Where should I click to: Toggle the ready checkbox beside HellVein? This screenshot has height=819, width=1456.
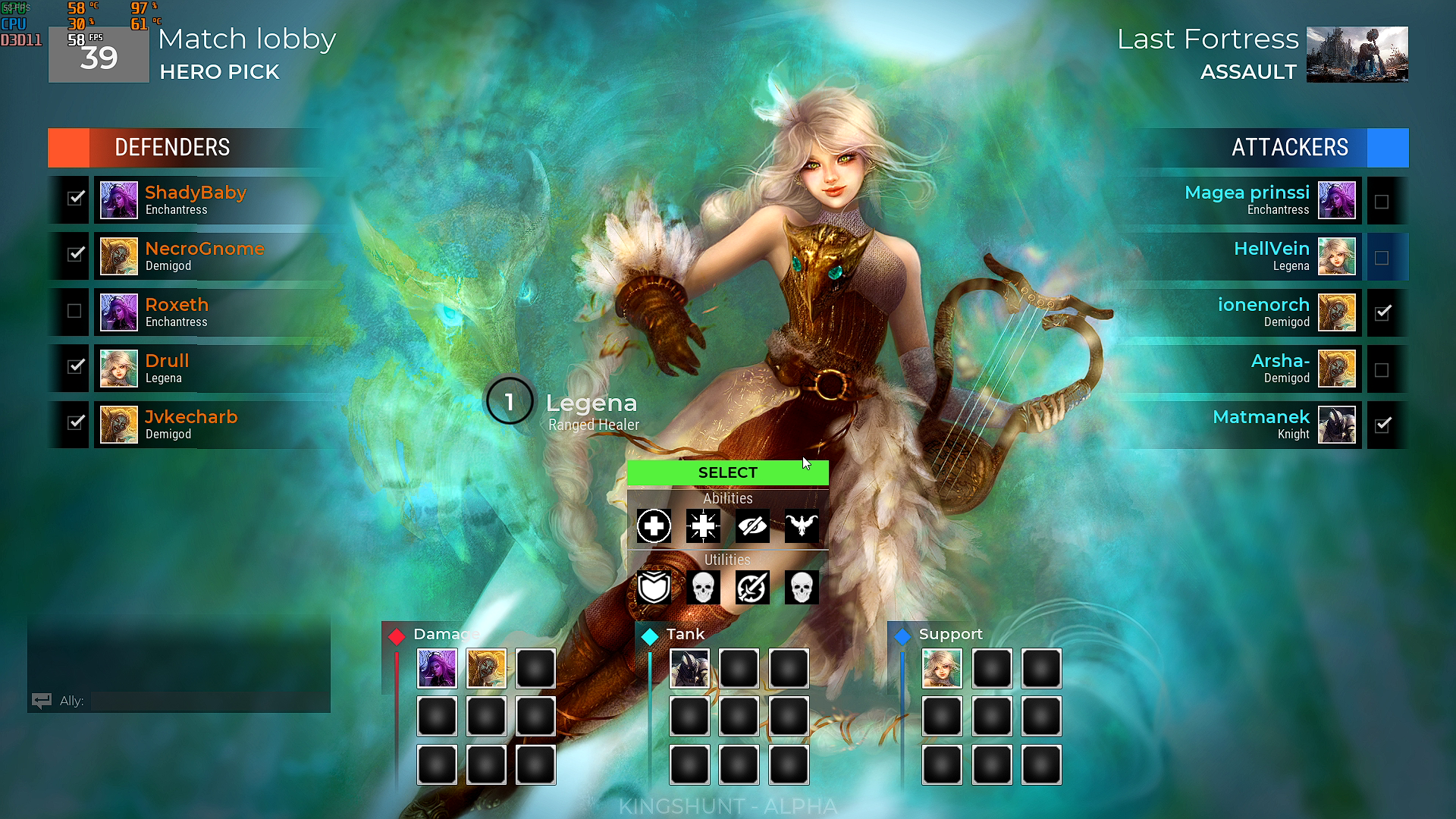[1382, 258]
